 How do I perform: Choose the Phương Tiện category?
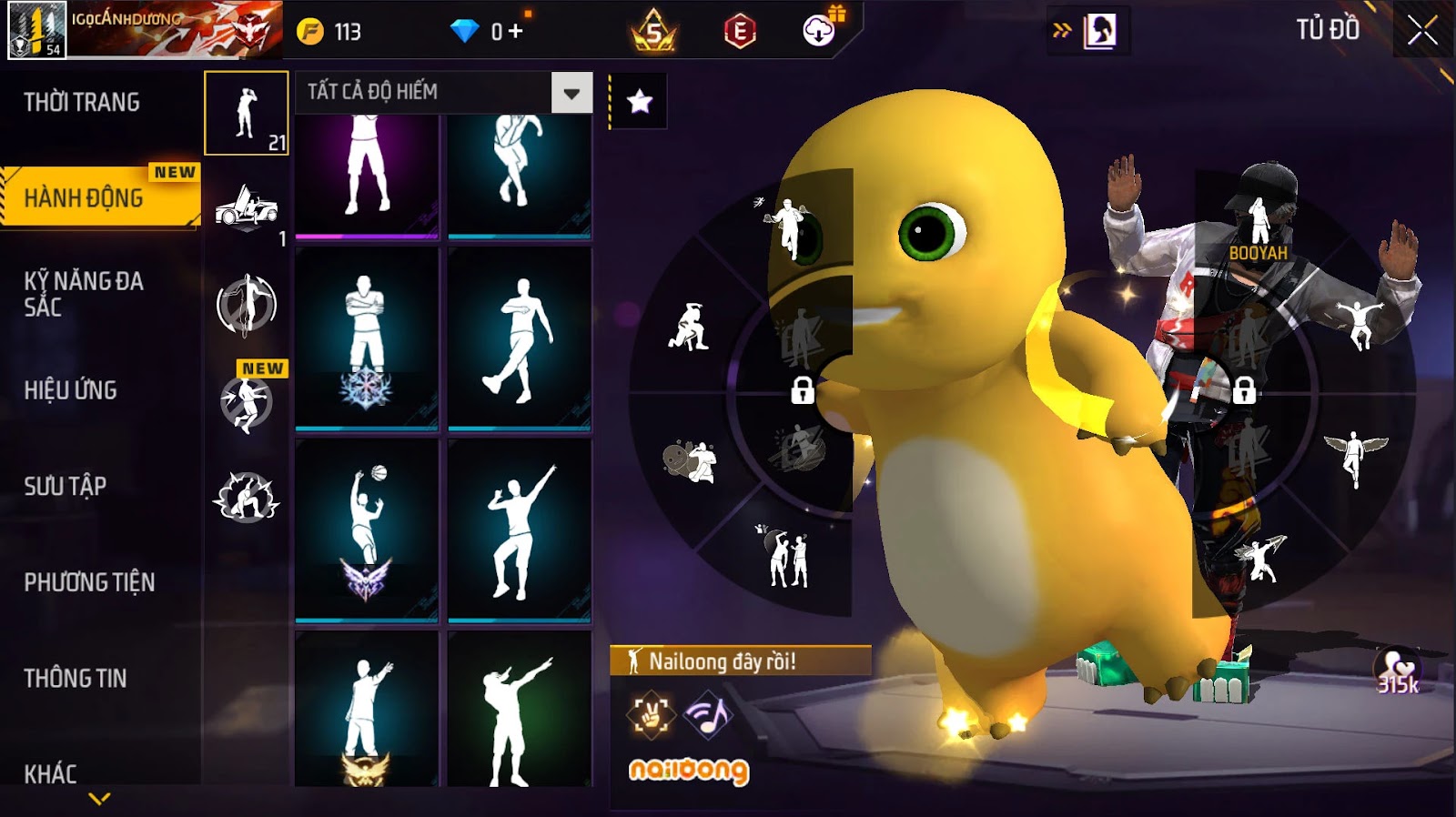(x=89, y=582)
